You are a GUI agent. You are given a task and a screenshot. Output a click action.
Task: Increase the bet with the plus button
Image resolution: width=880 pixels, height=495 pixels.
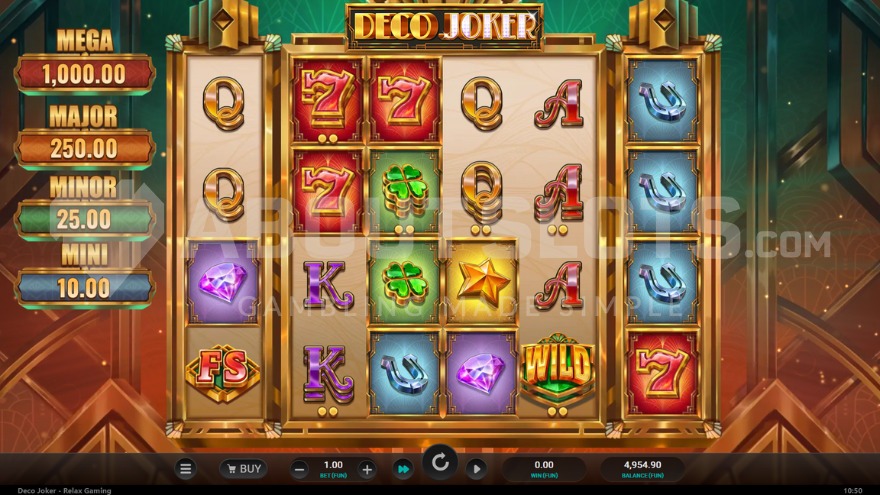(367, 469)
